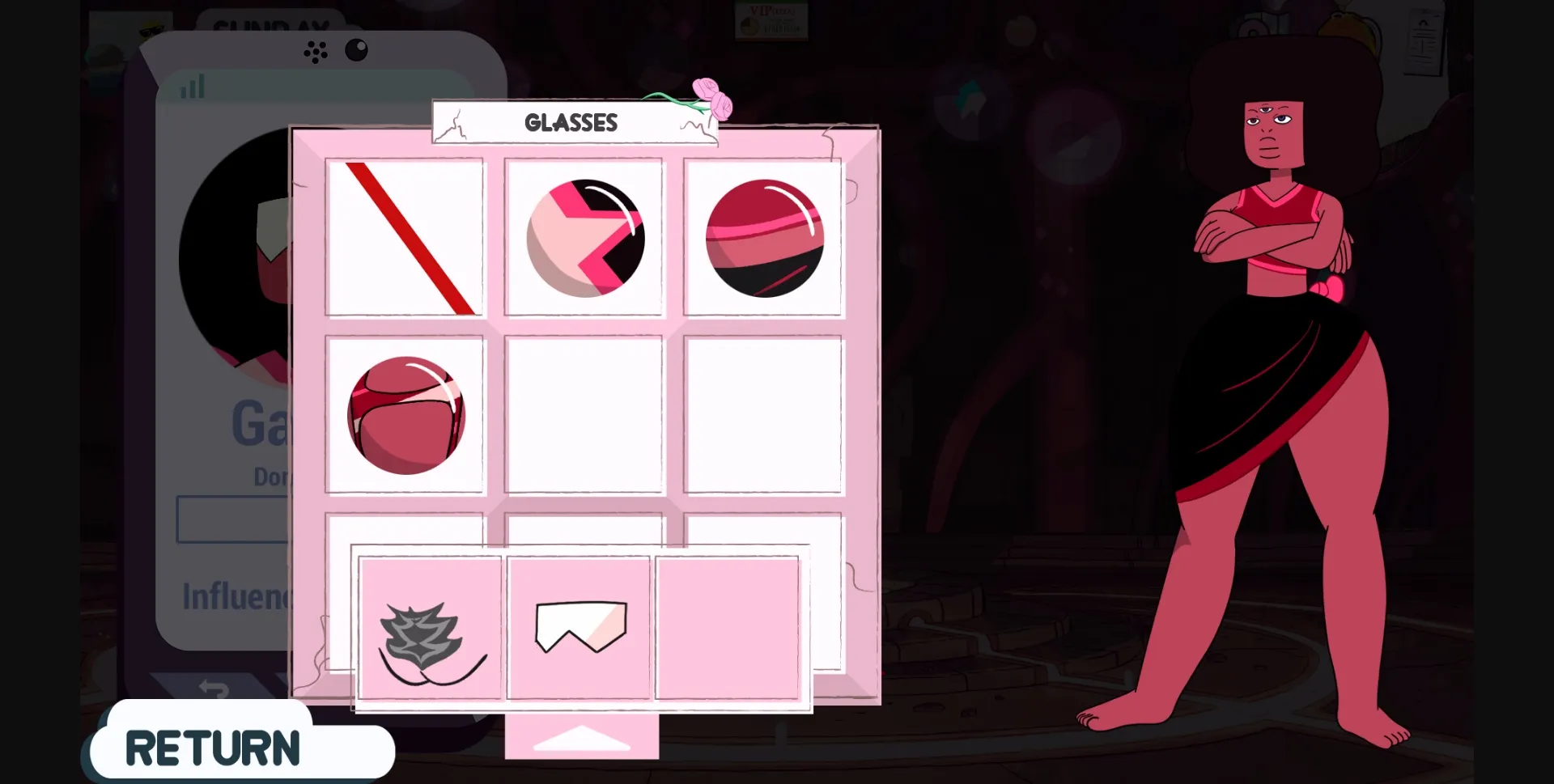
Task: Click the GLASSES category label
Action: pos(571,122)
